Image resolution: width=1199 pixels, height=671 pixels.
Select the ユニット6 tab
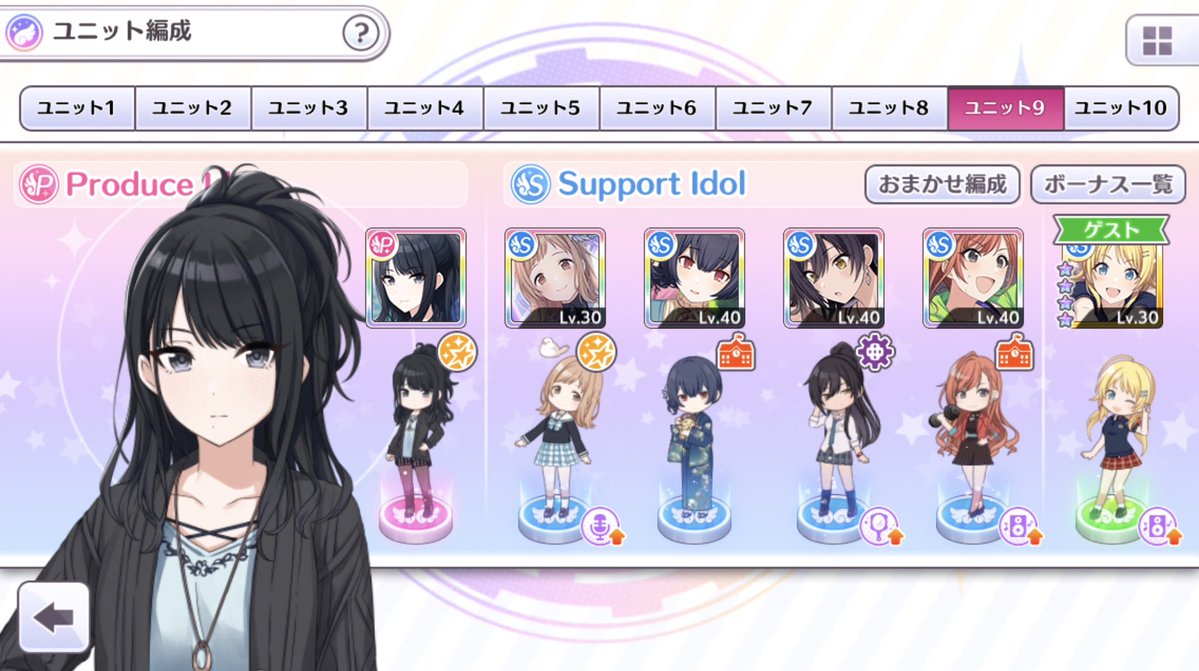click(657, 108)
